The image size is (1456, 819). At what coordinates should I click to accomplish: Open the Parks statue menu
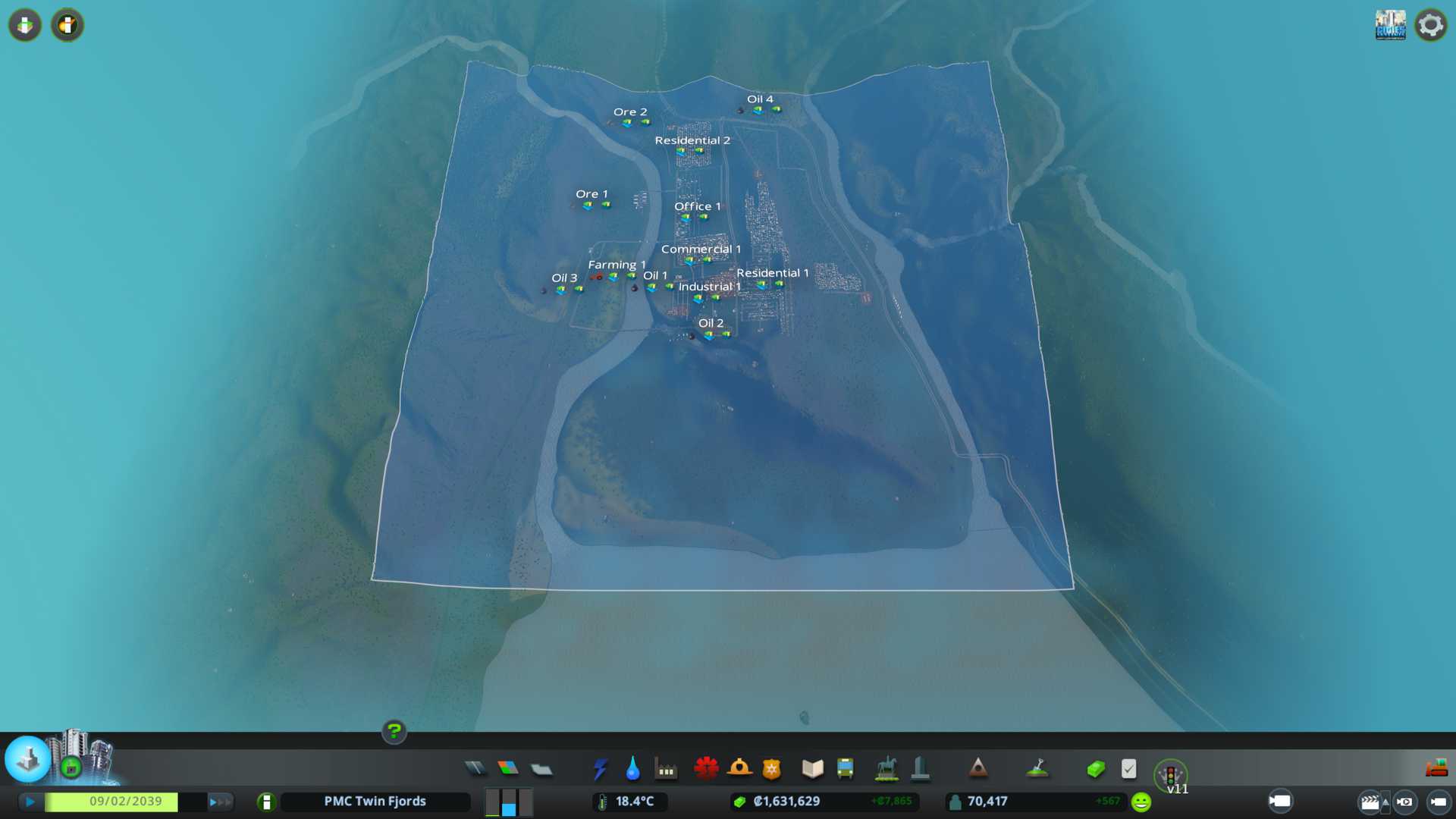[886, 769]
